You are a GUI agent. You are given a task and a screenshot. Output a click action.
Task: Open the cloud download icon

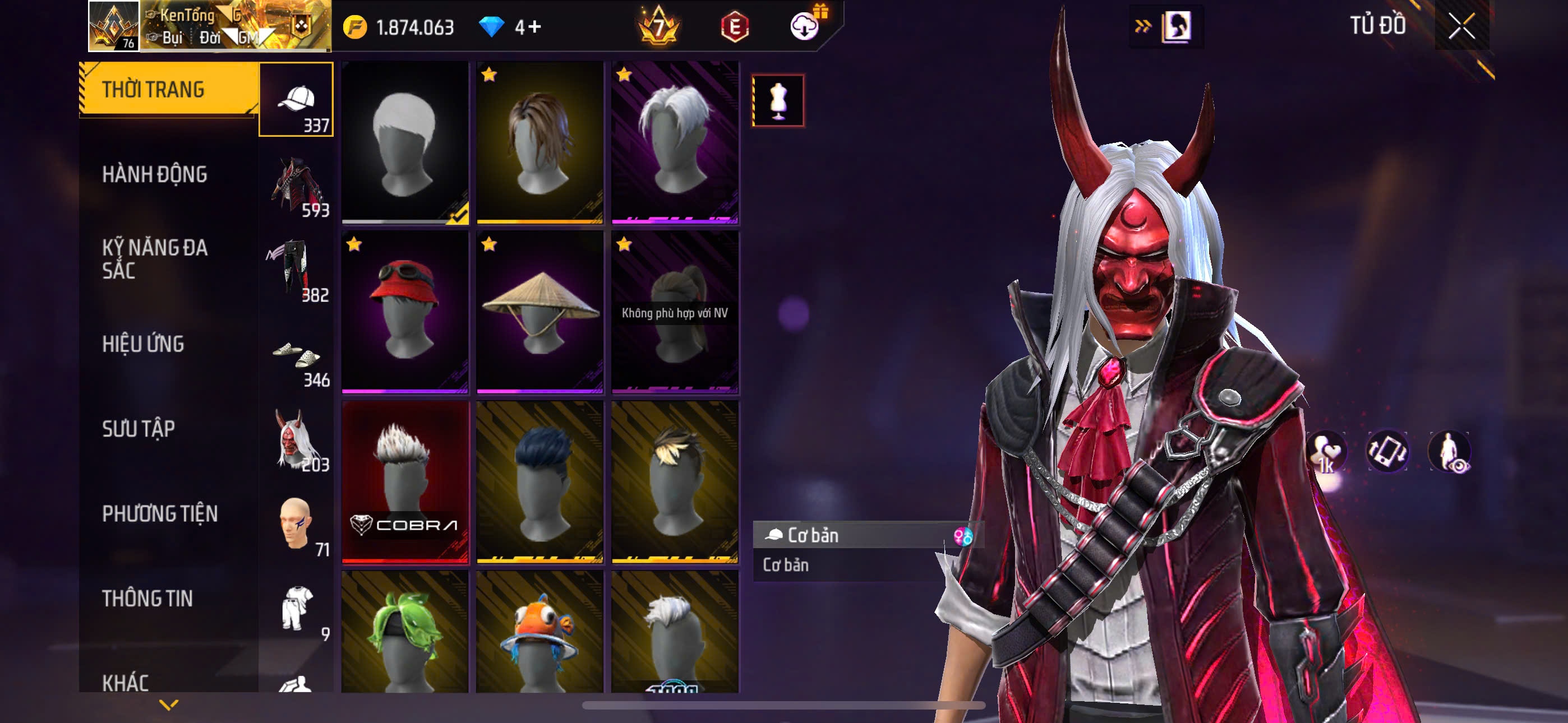tap(804, 26)
